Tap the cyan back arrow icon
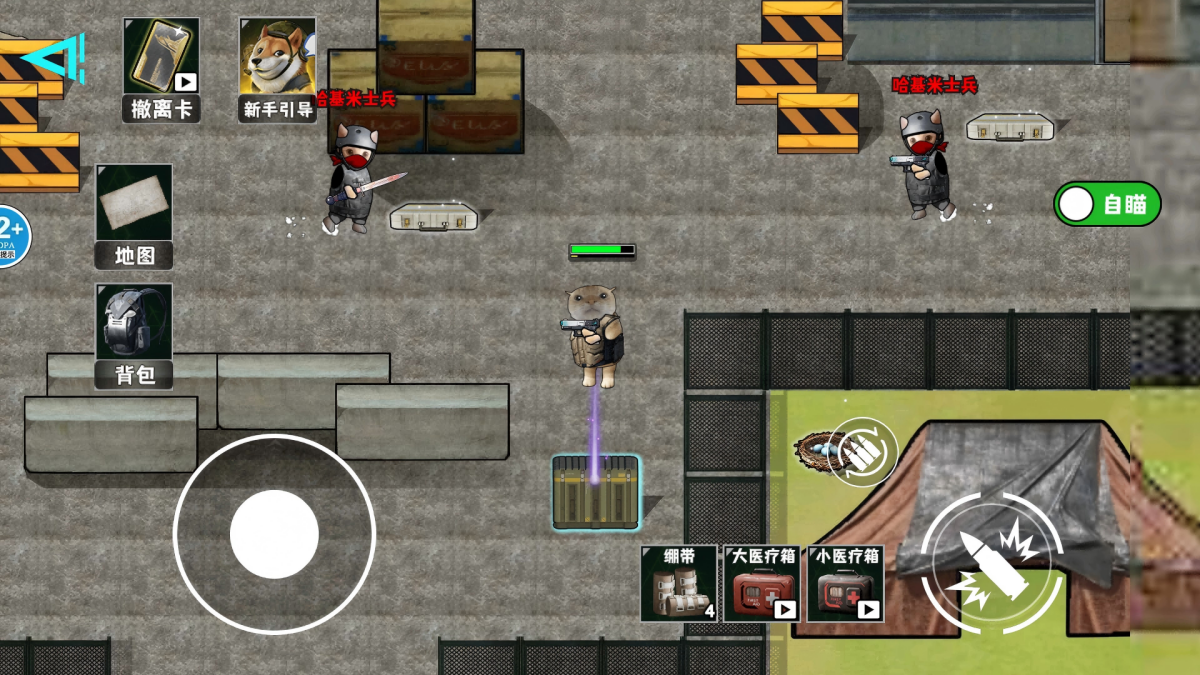The height and width of the screenshot is (675, 1200). point(55,59)
